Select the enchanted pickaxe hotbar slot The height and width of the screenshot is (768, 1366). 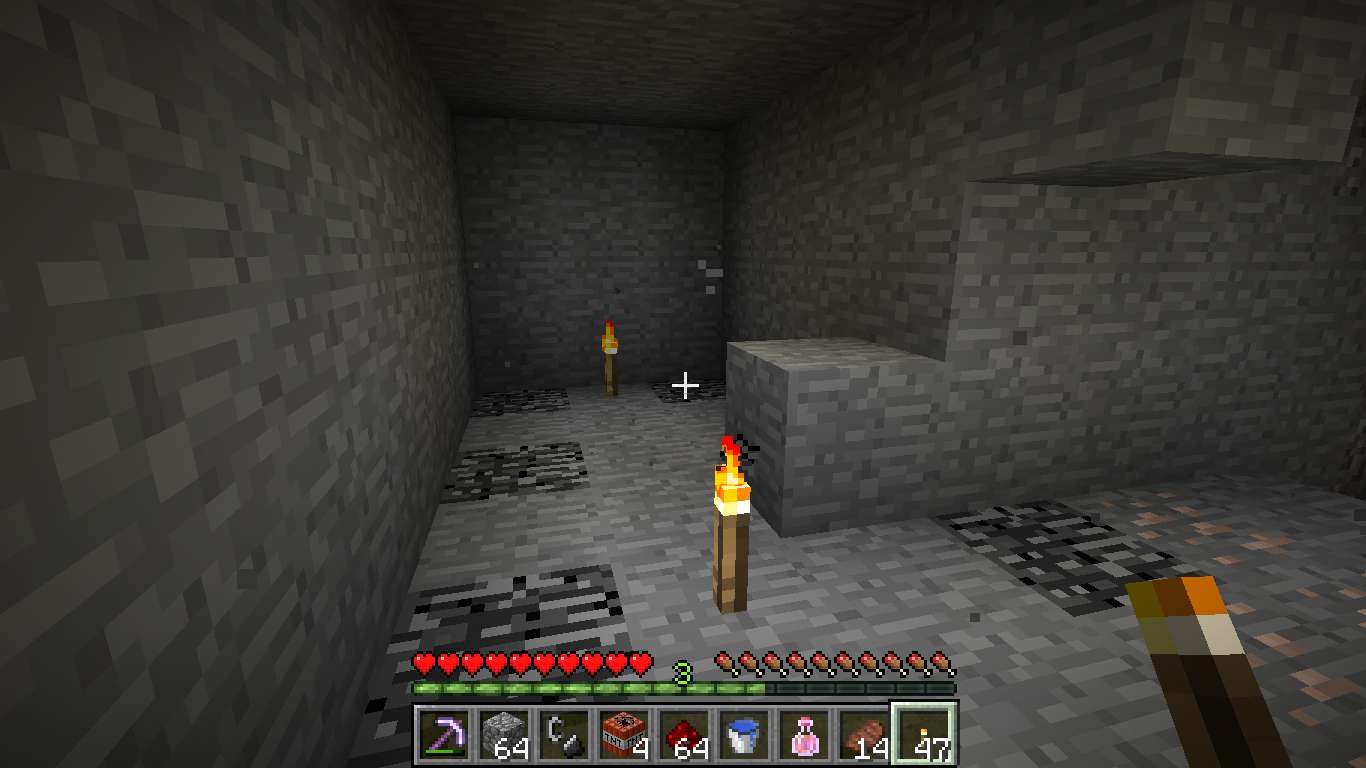click(444, 735)
